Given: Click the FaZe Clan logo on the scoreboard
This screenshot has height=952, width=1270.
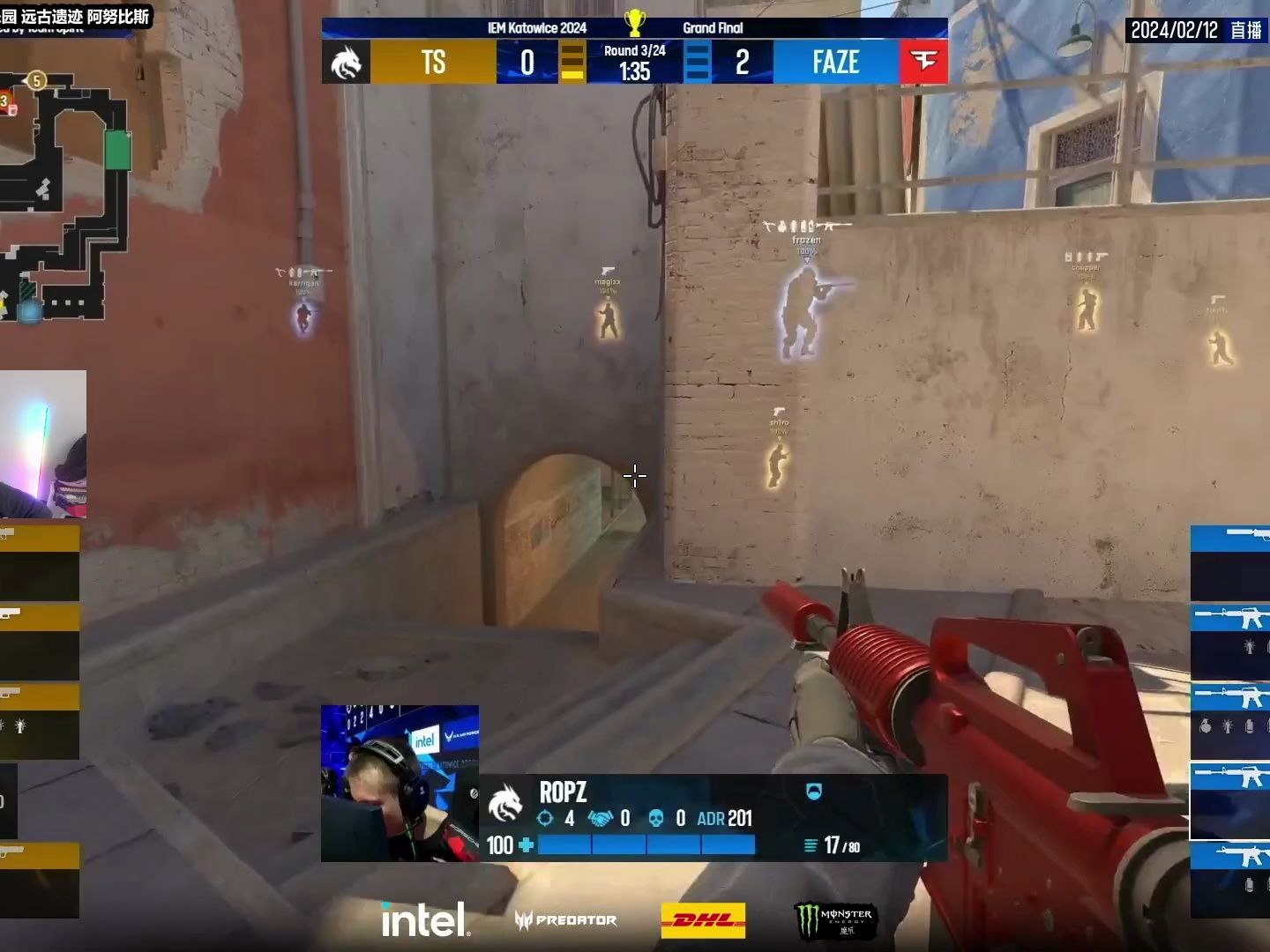Looking at the screenshot, I should [923, 62].
